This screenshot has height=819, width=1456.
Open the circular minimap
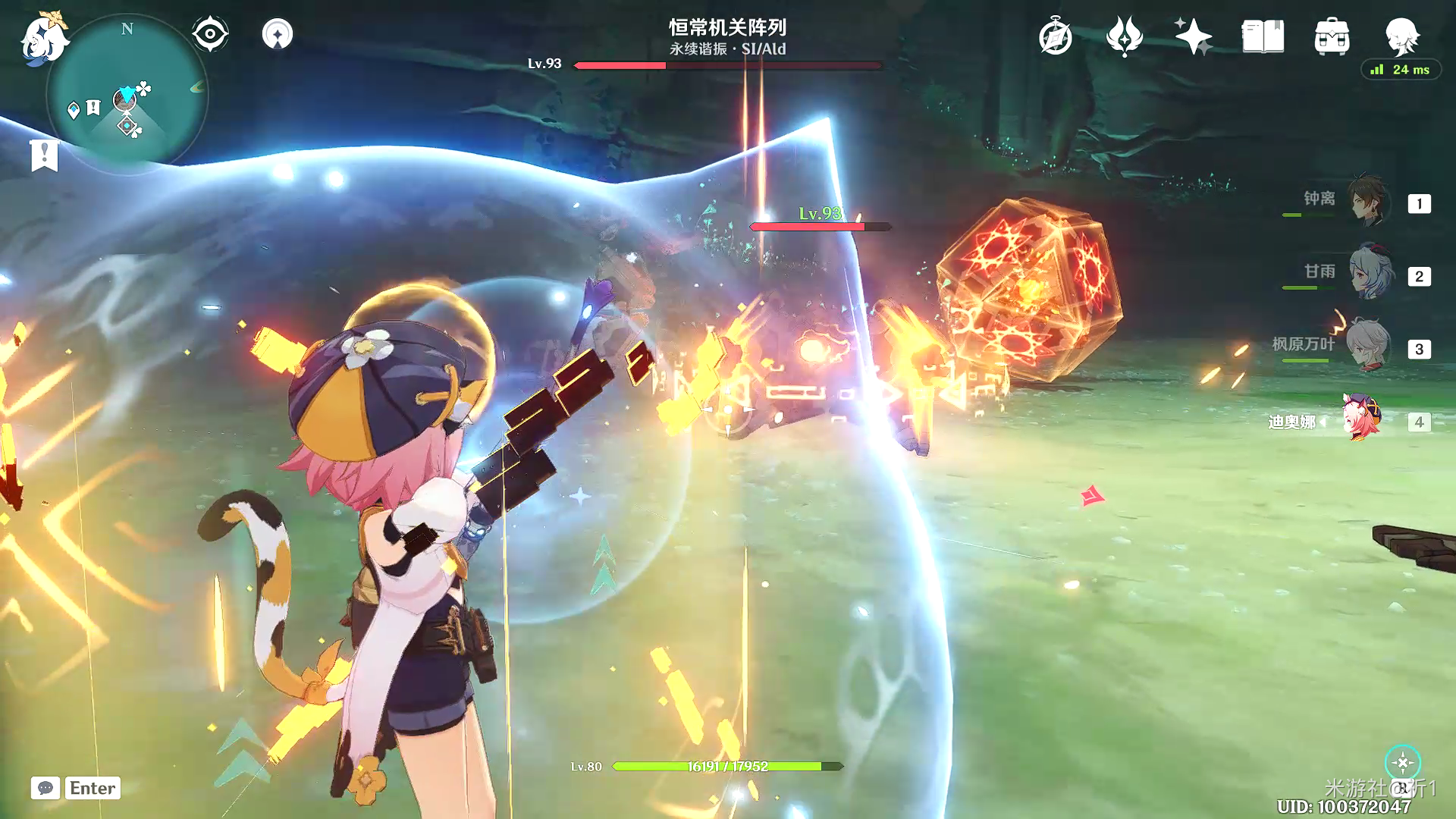point(127,95)
